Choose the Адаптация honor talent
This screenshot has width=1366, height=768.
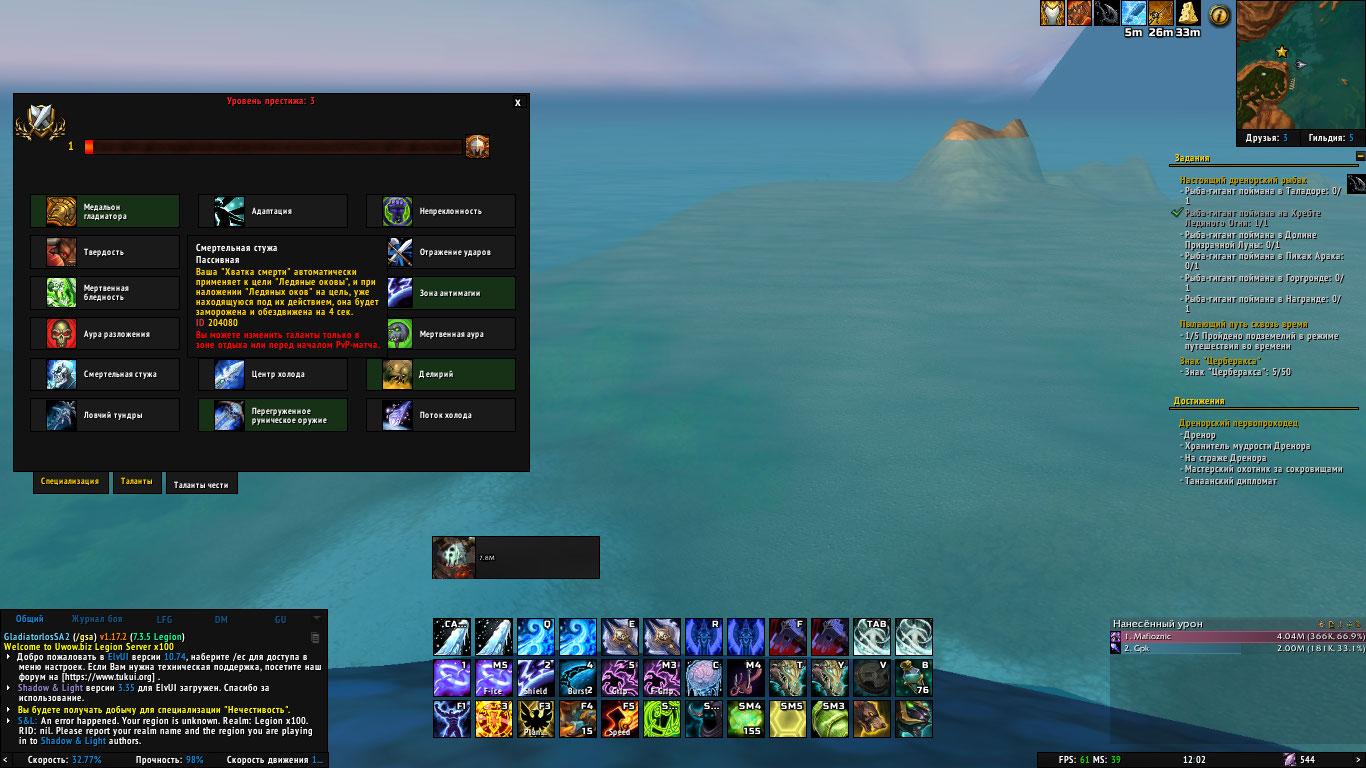[x=272, y=211]
